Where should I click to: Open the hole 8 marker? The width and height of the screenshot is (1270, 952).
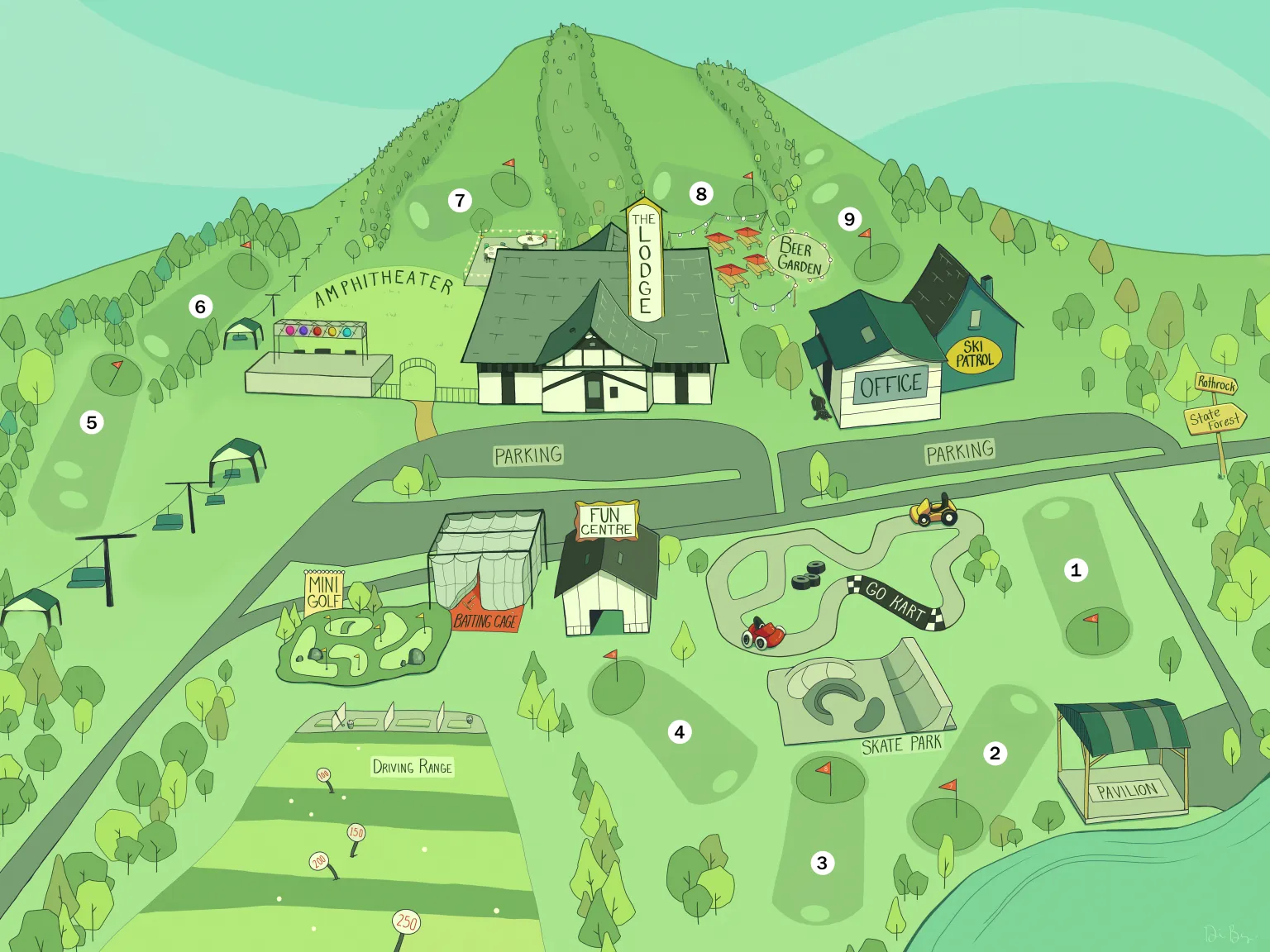click(x=701, y=194)
